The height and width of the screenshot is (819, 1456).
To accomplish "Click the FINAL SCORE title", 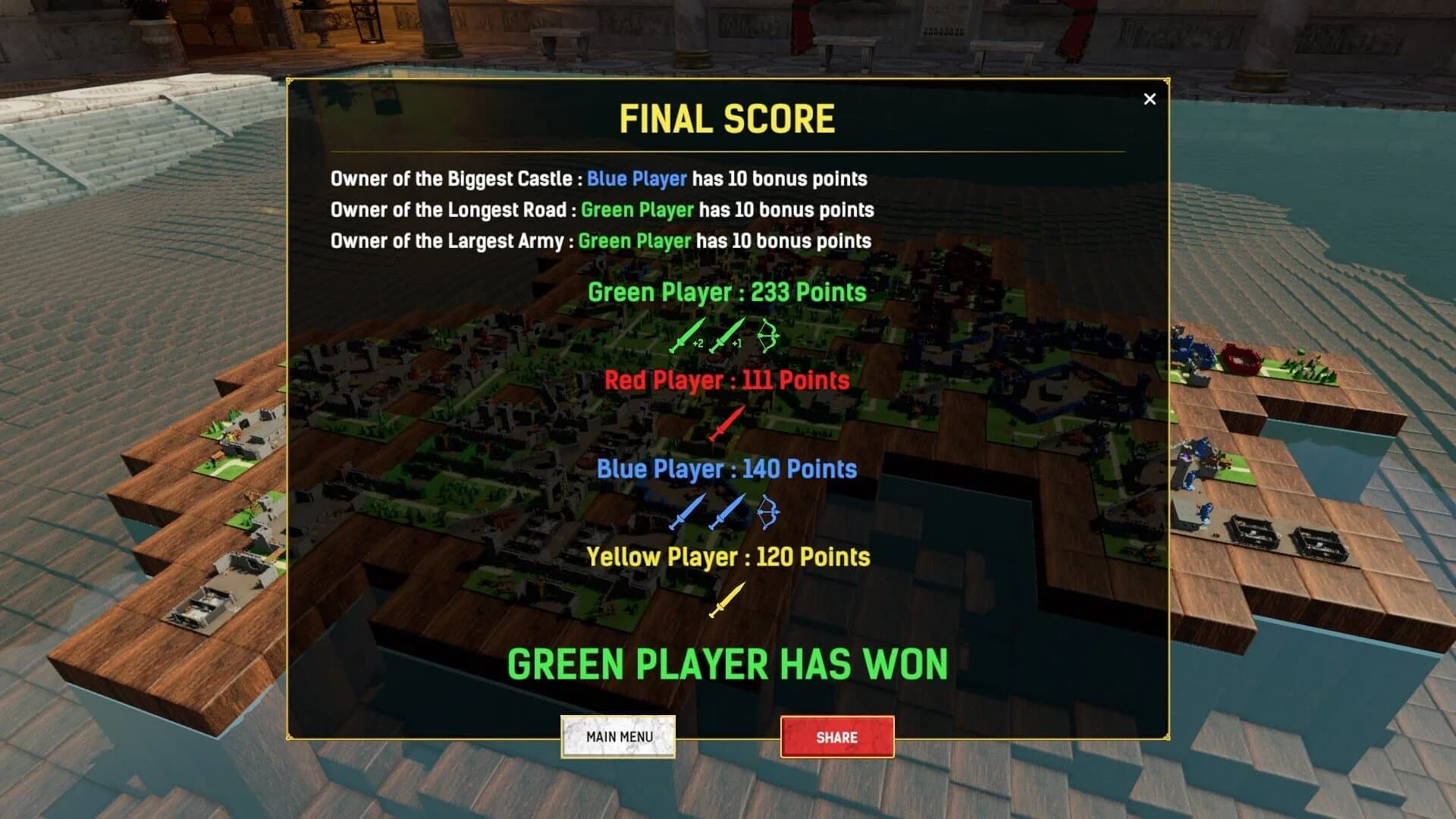I will 726,118.
